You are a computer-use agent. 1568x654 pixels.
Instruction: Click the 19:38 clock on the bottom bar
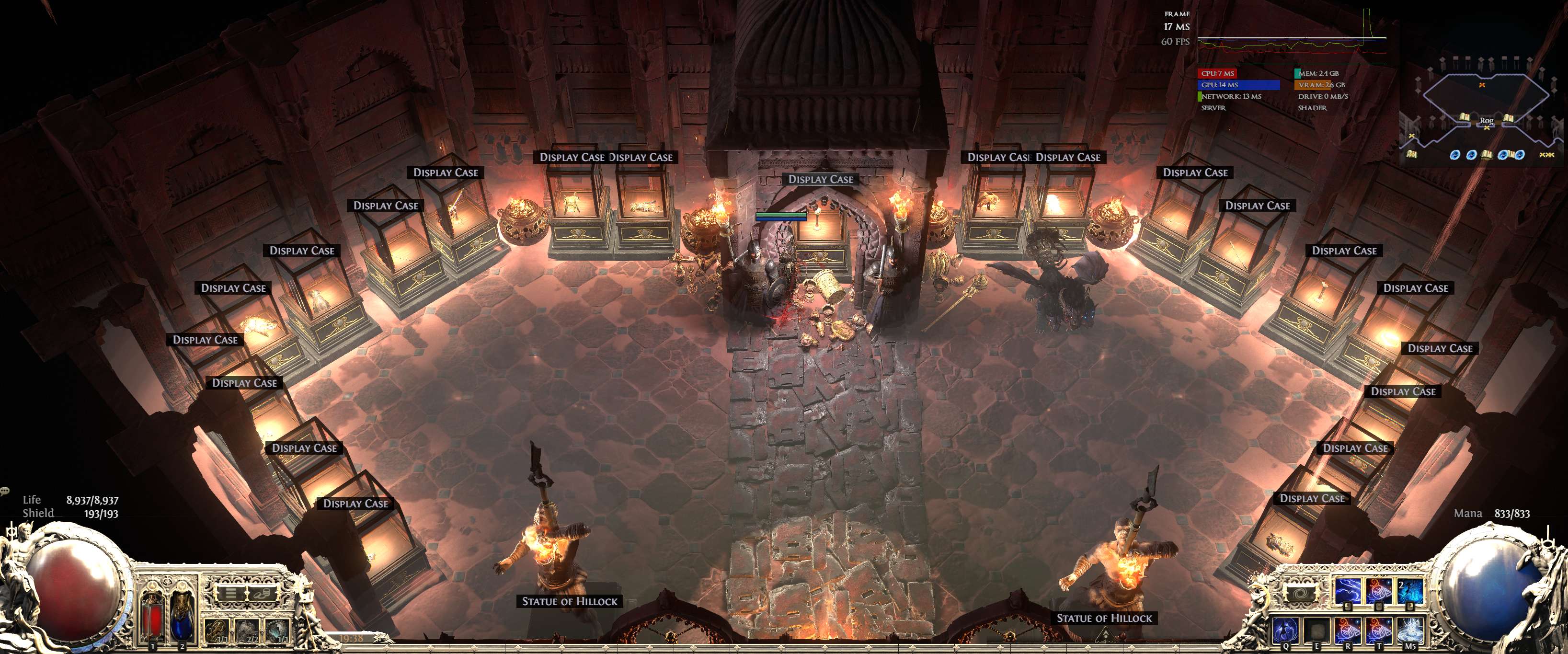click(x=351, y=639)
